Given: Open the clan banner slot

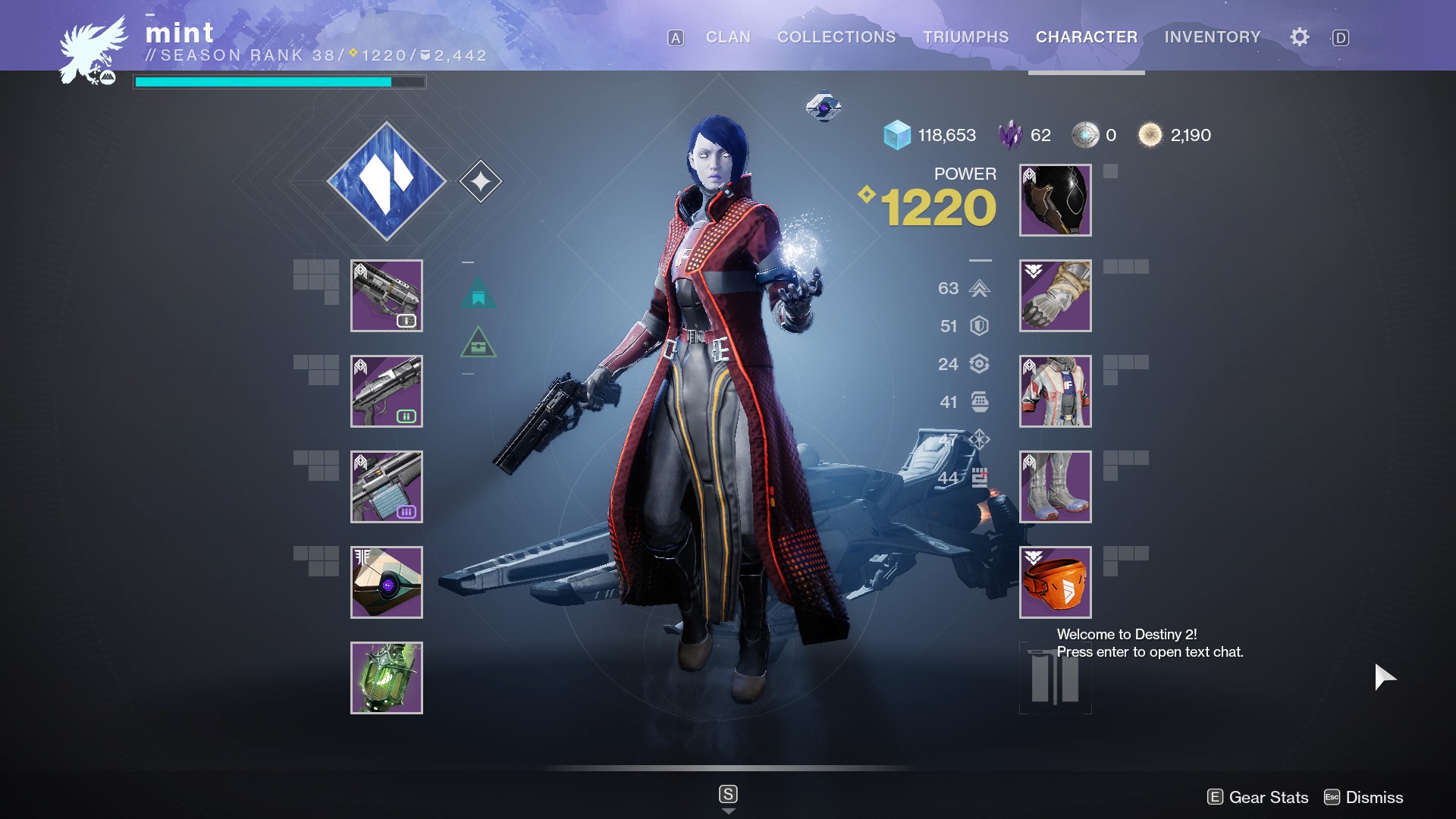Looking at the screenshot, I should (1055, 679).
